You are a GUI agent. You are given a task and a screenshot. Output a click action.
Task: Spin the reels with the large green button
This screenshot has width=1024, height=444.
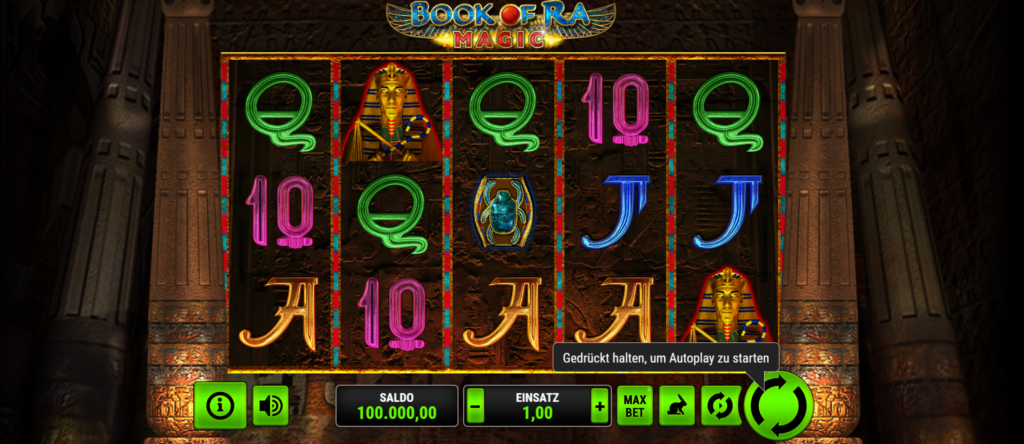click(777, 406)
